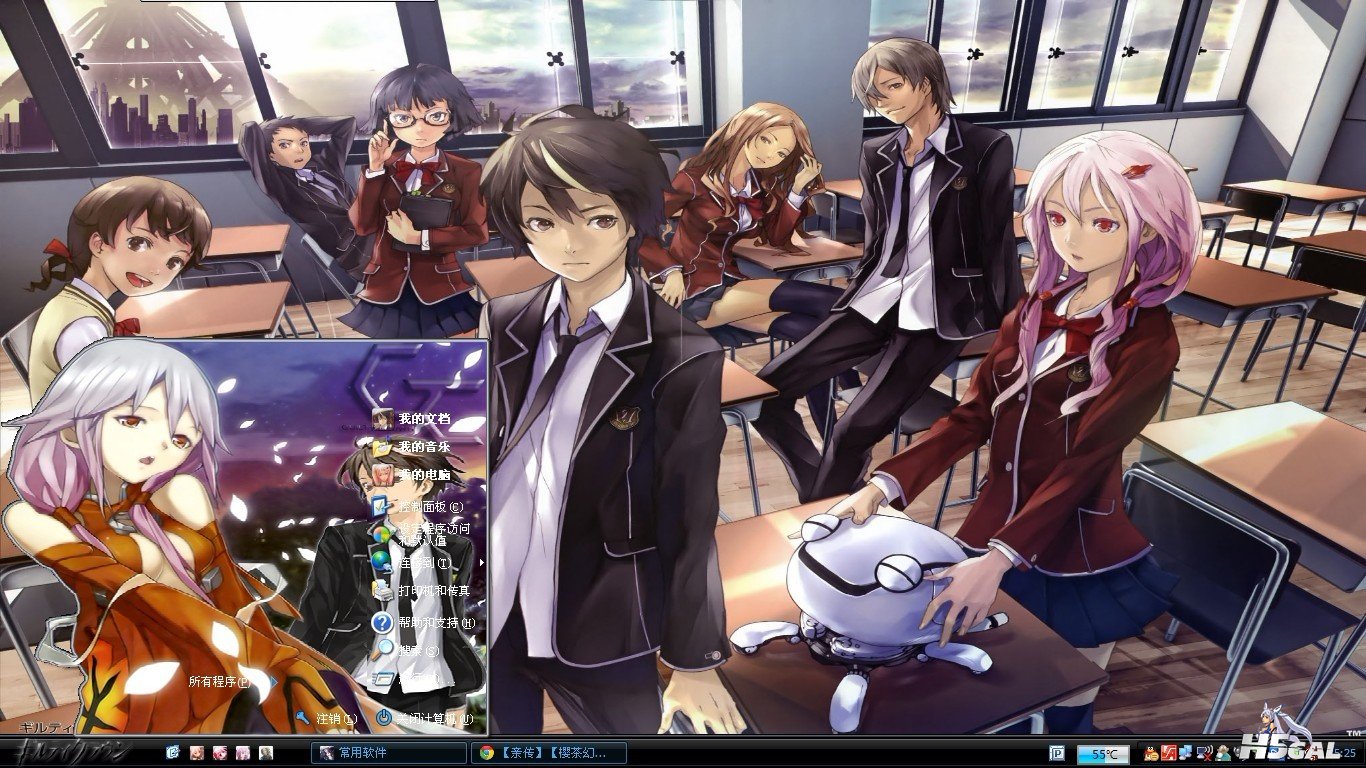
Task: Click the 注销 log off button
Action: (330, 718)
